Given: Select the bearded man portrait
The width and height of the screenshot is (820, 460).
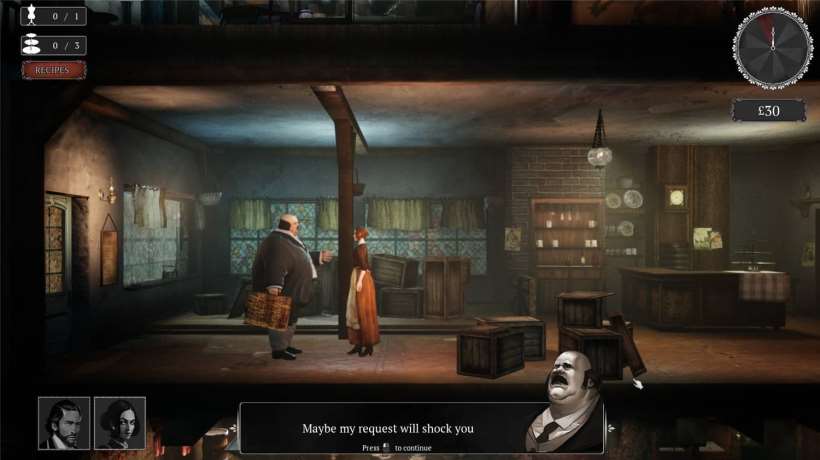Looking at the screenshot, I should [x=64, y=423].
